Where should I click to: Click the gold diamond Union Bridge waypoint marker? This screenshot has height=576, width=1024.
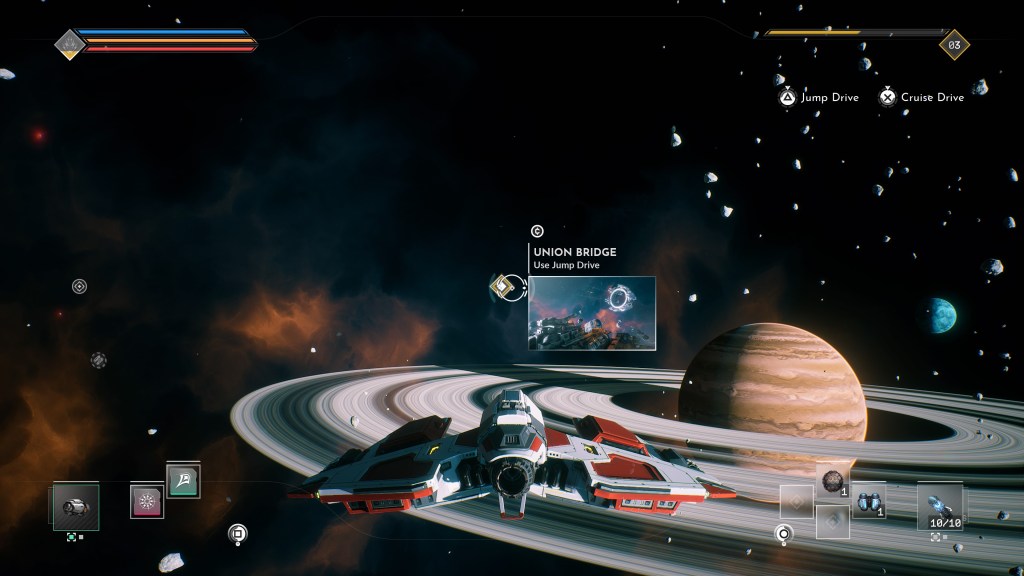[x=502, y=288]
